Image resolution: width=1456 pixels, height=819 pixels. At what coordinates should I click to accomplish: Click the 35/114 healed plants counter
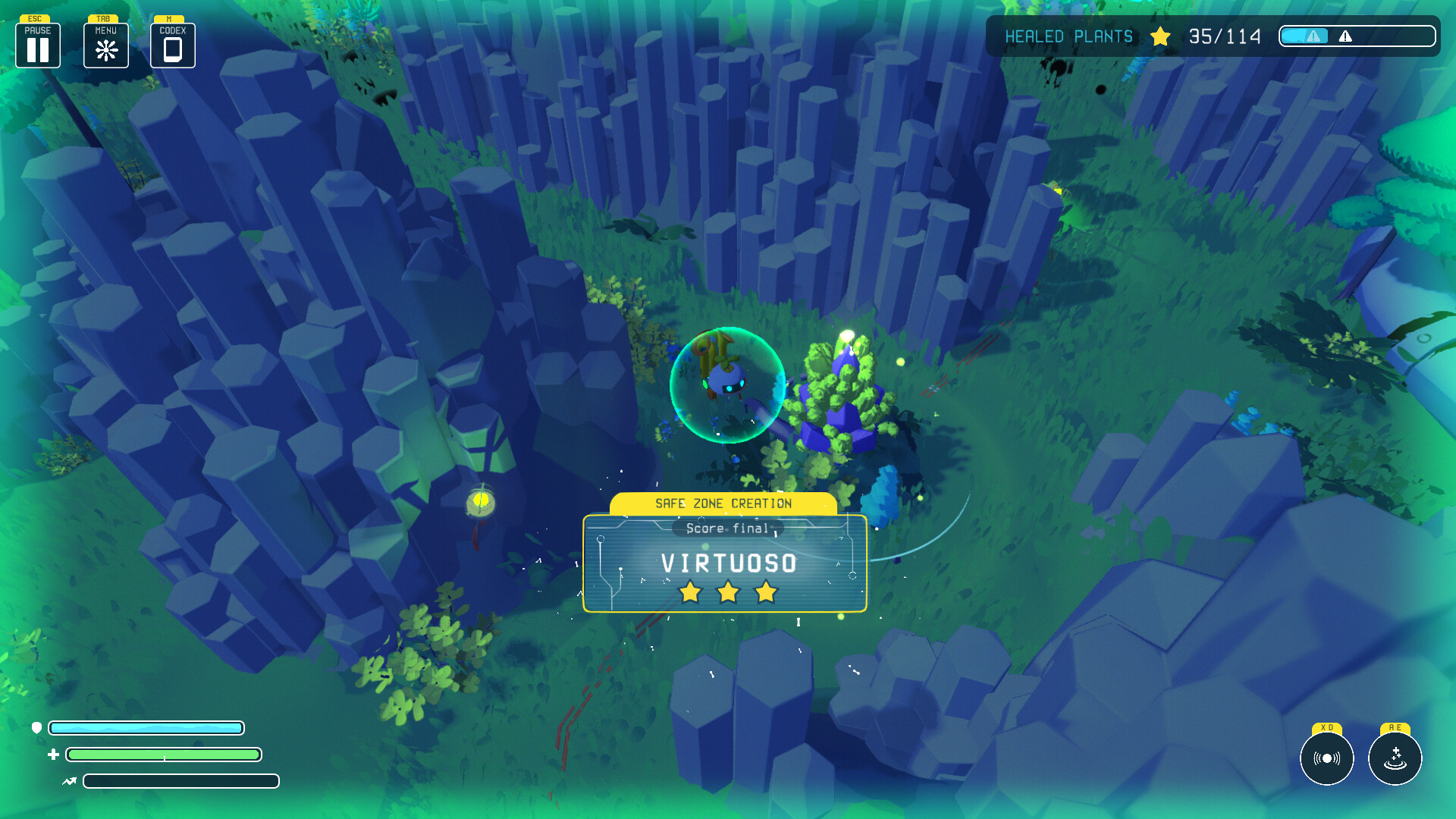click(1223, 36)
